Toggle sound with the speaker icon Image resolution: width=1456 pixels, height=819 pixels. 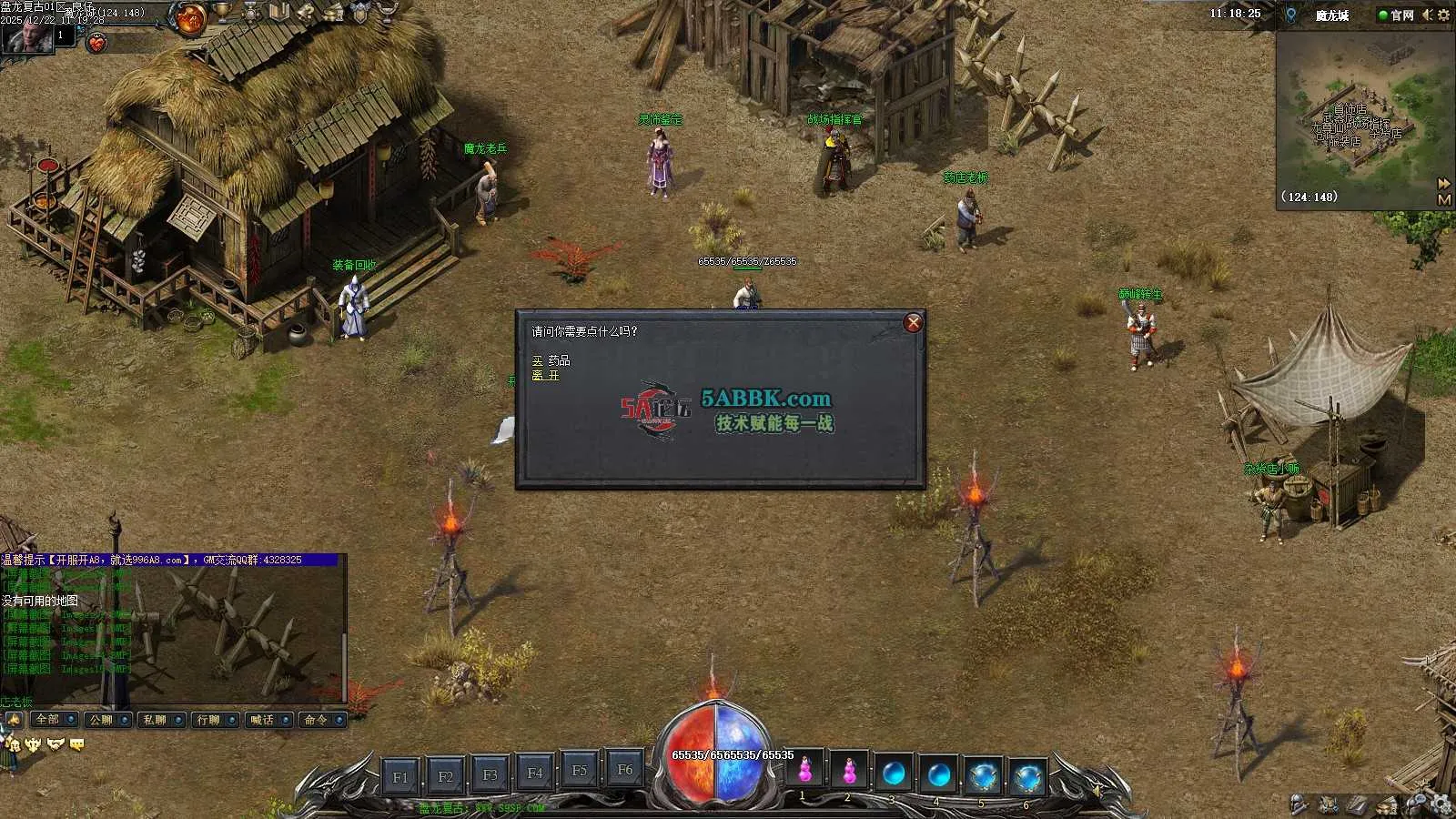(x=1427, y=15)
